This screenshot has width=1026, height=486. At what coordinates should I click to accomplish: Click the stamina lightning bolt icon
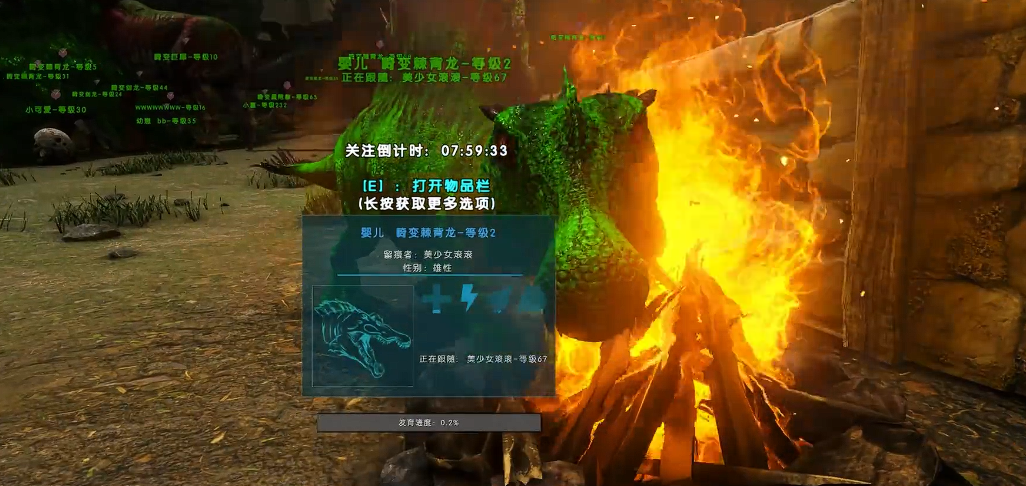click(x=468, y=299)
